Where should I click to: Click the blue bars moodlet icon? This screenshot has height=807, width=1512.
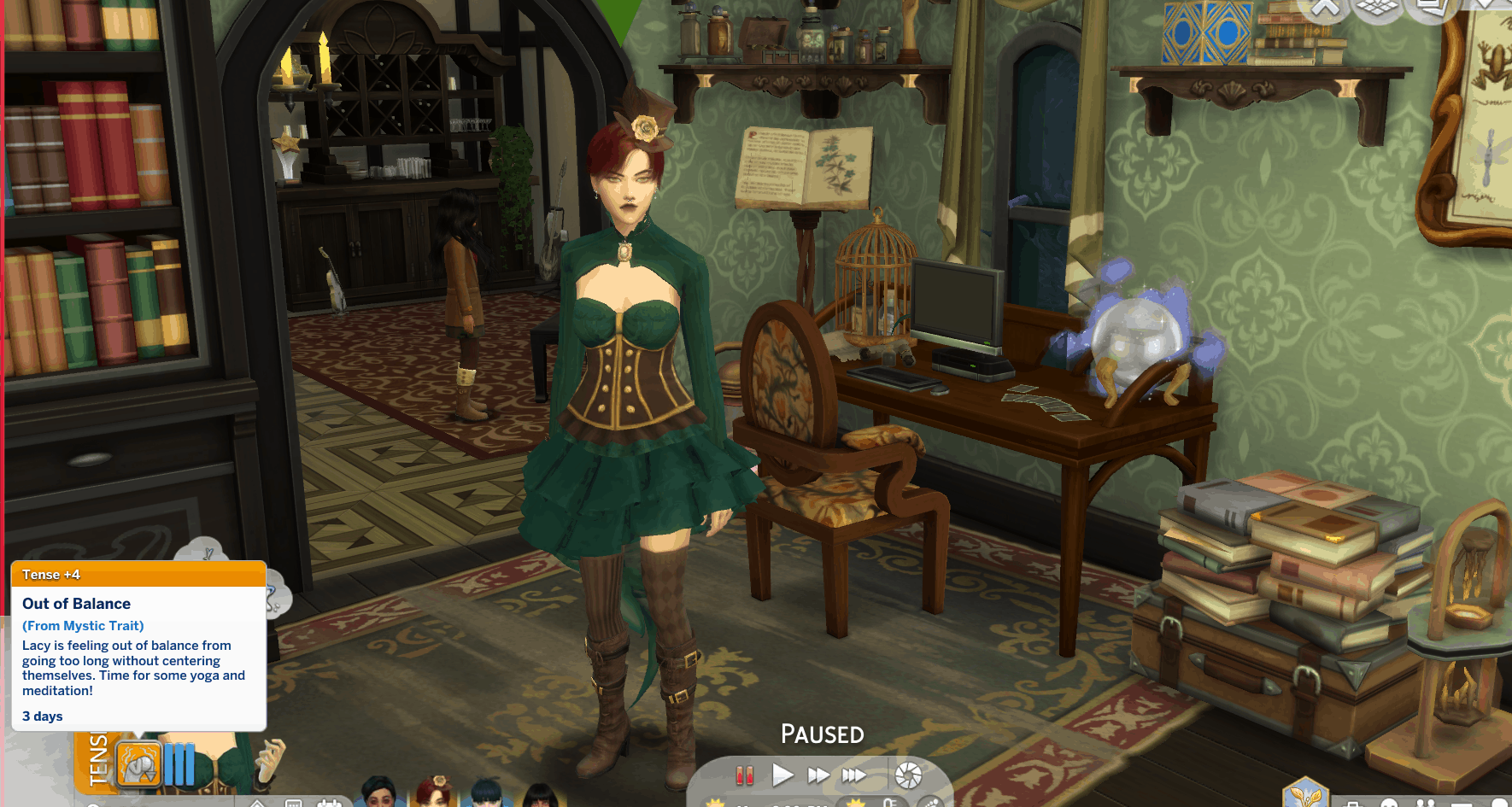point(179,764)
